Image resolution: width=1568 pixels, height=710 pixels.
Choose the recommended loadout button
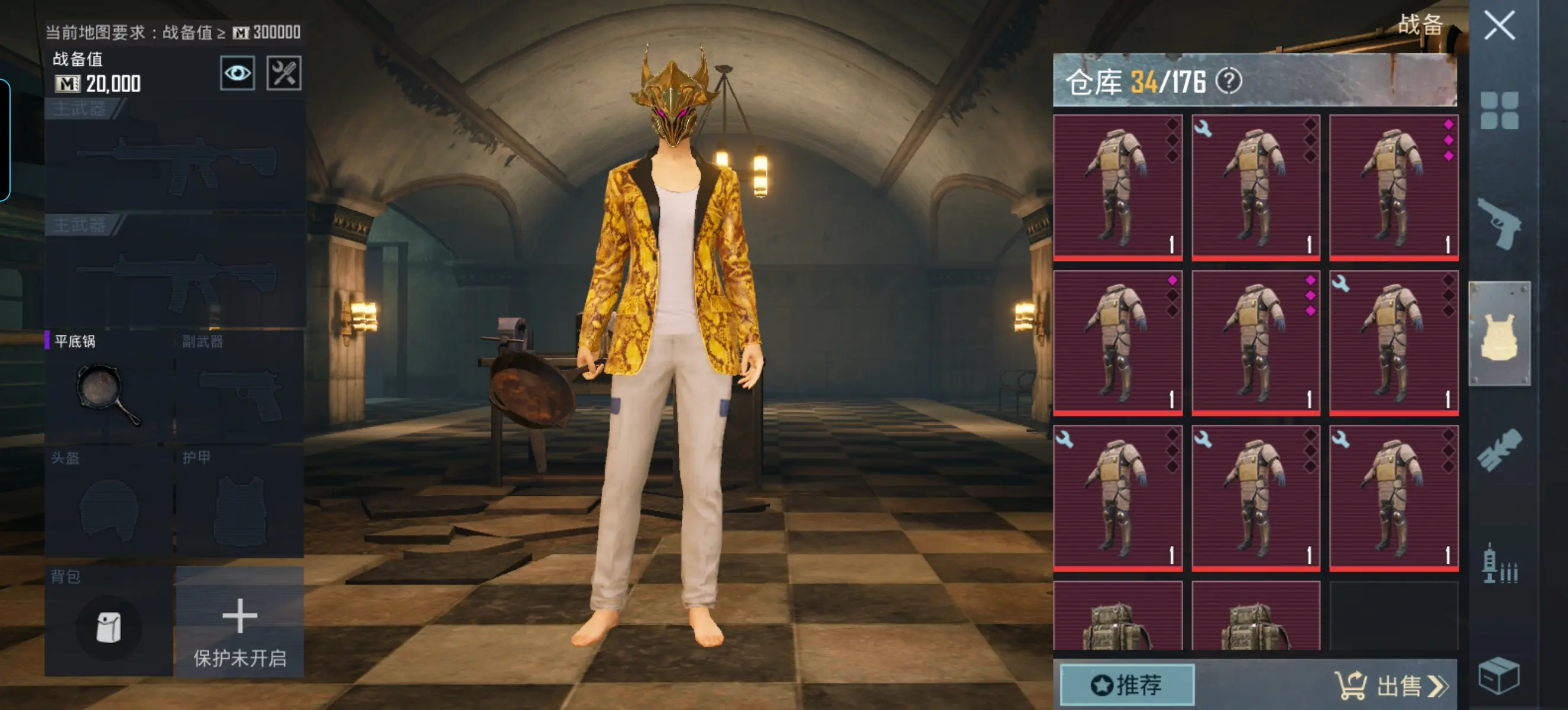[x=1127, y=685]
